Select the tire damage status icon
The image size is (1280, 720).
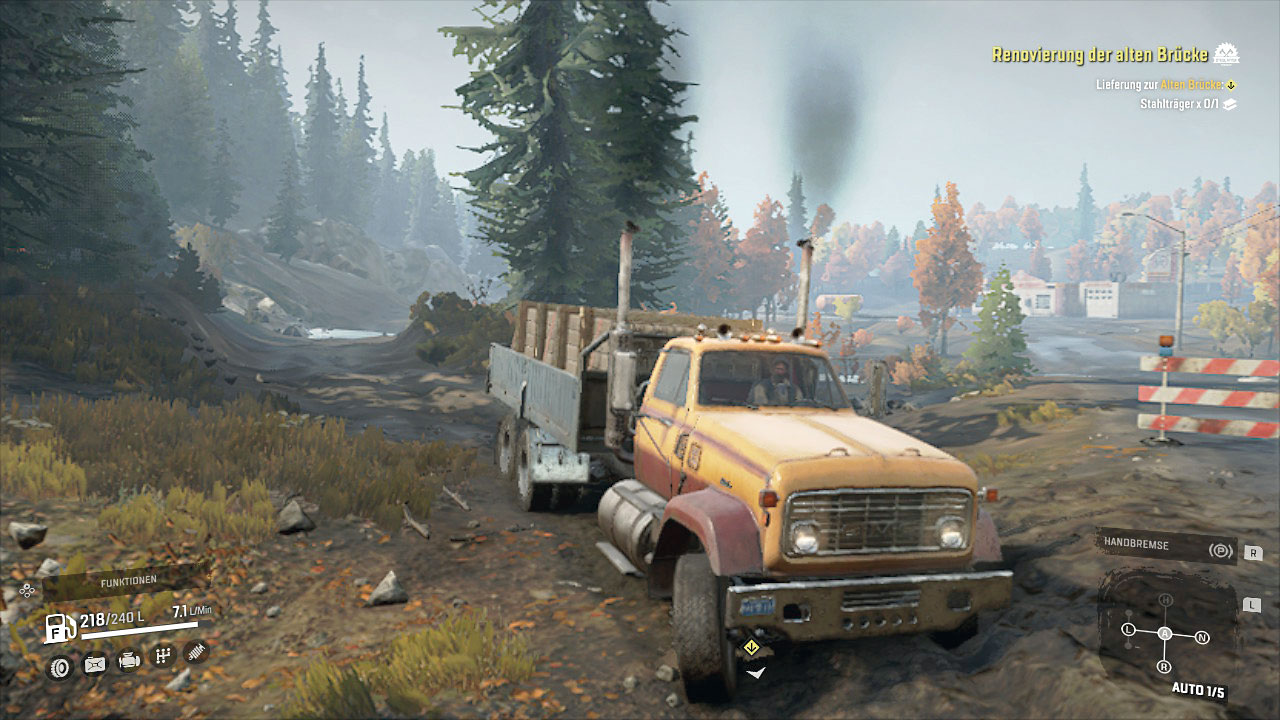pyautogui.click(x=61, y=665)
